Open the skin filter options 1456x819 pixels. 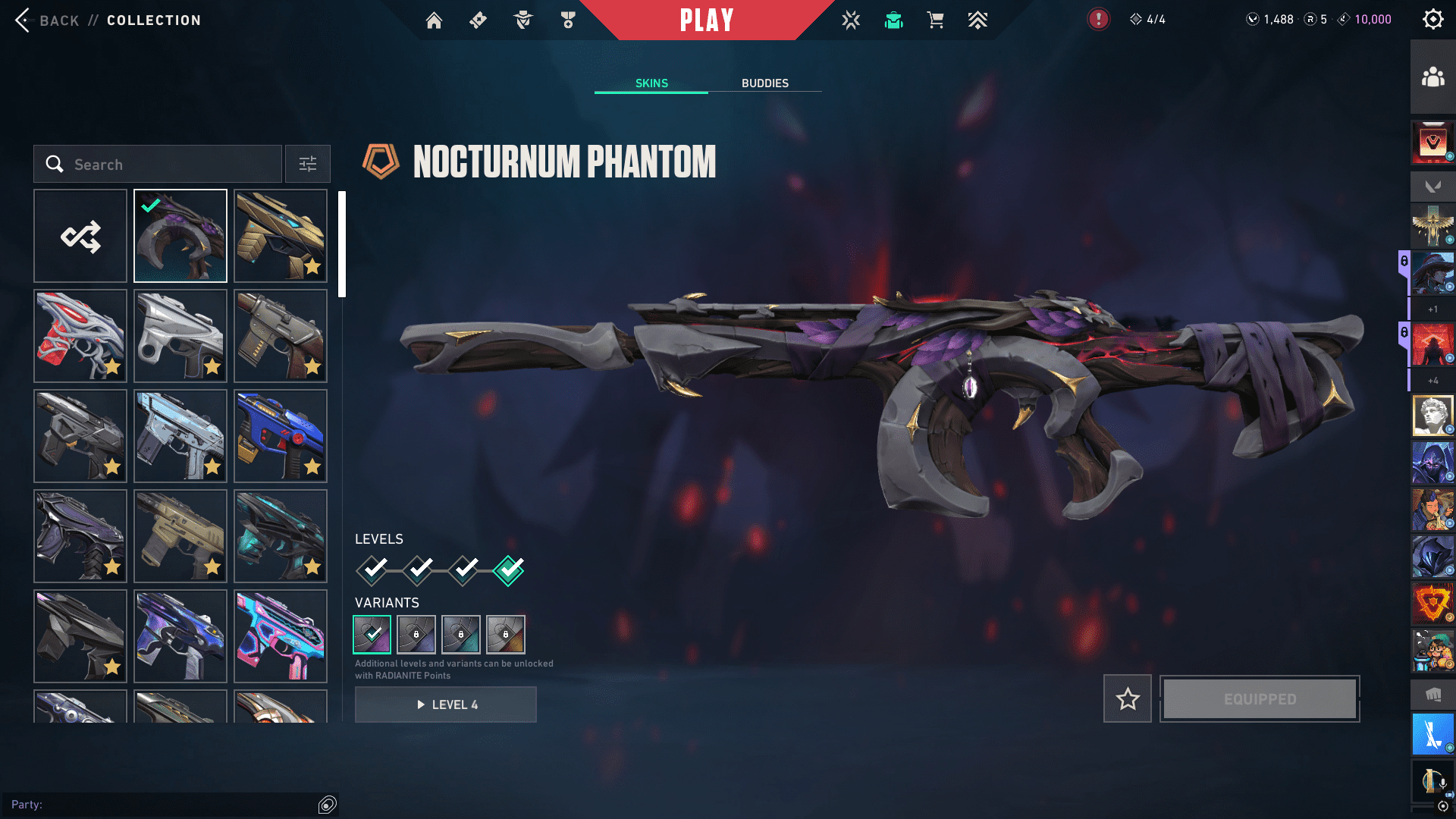[308, 165]
